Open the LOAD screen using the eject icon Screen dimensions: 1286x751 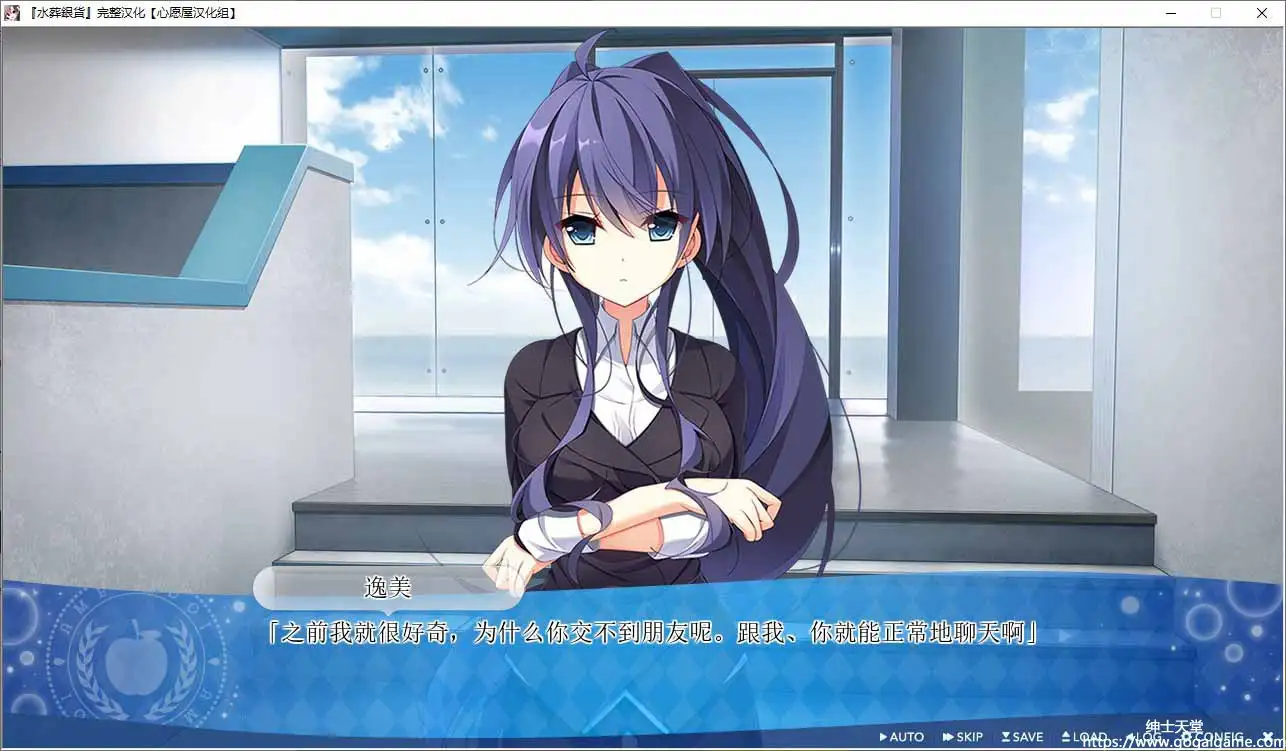1067,736
